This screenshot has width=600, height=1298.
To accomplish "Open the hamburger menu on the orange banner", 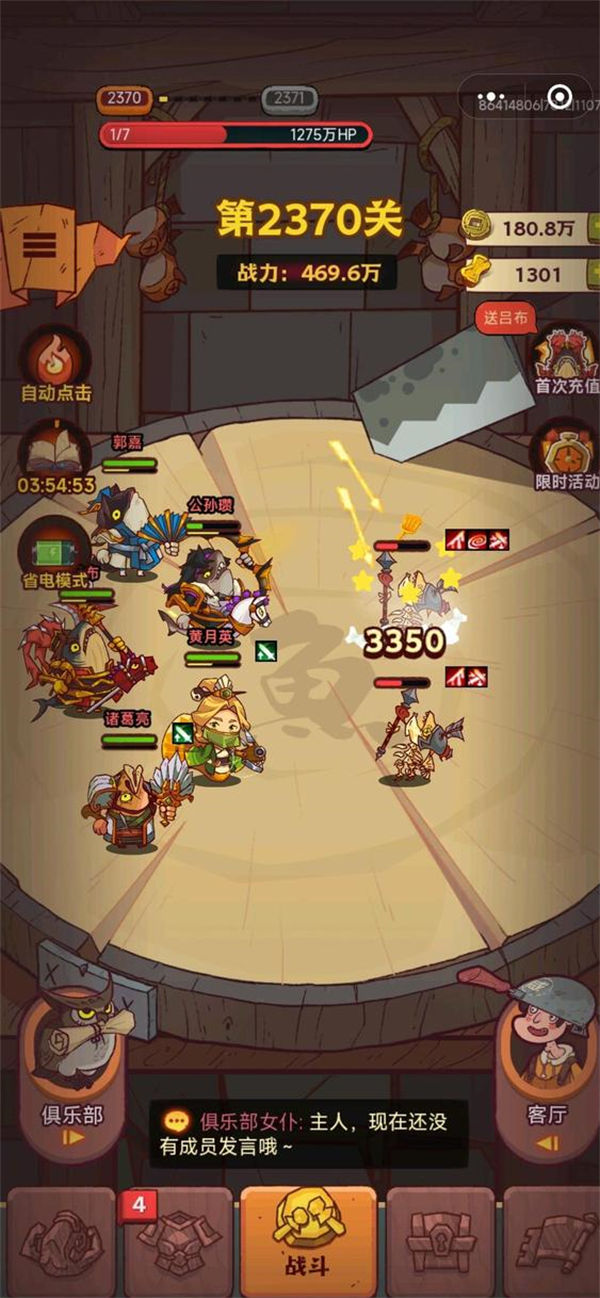I will point(38,244).
